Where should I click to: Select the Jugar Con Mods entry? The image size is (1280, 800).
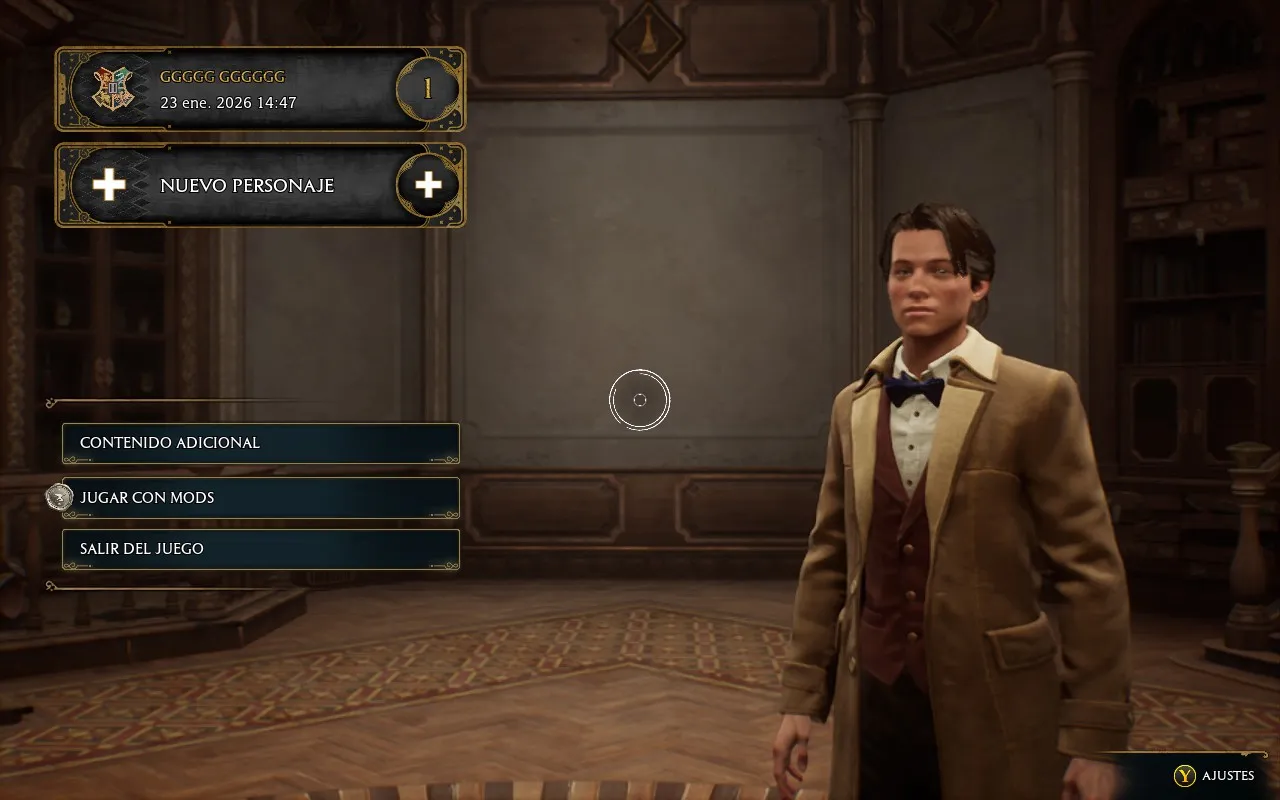pyautogui.click(x=260, y=497)
